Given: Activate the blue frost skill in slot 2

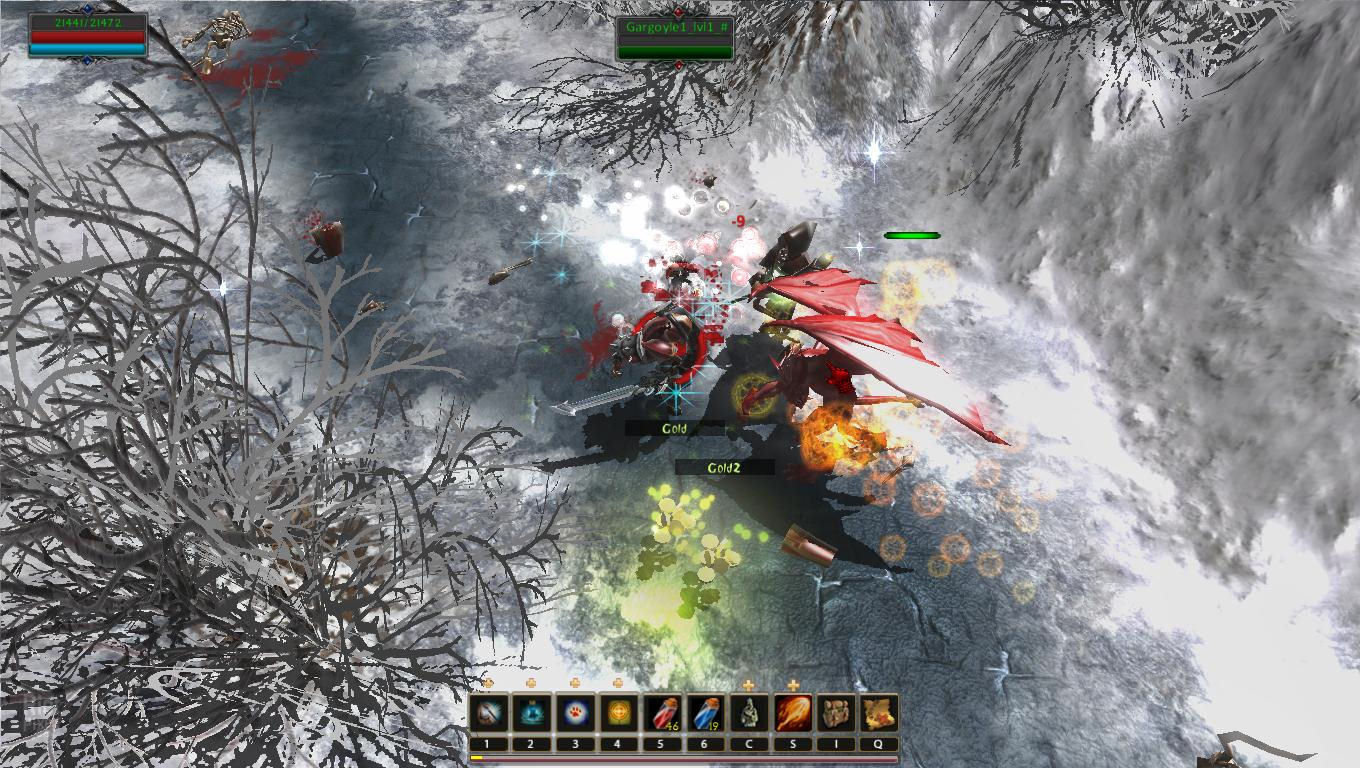Looking at the screenshot, I should pyautogui.click(x=530, y=712).
